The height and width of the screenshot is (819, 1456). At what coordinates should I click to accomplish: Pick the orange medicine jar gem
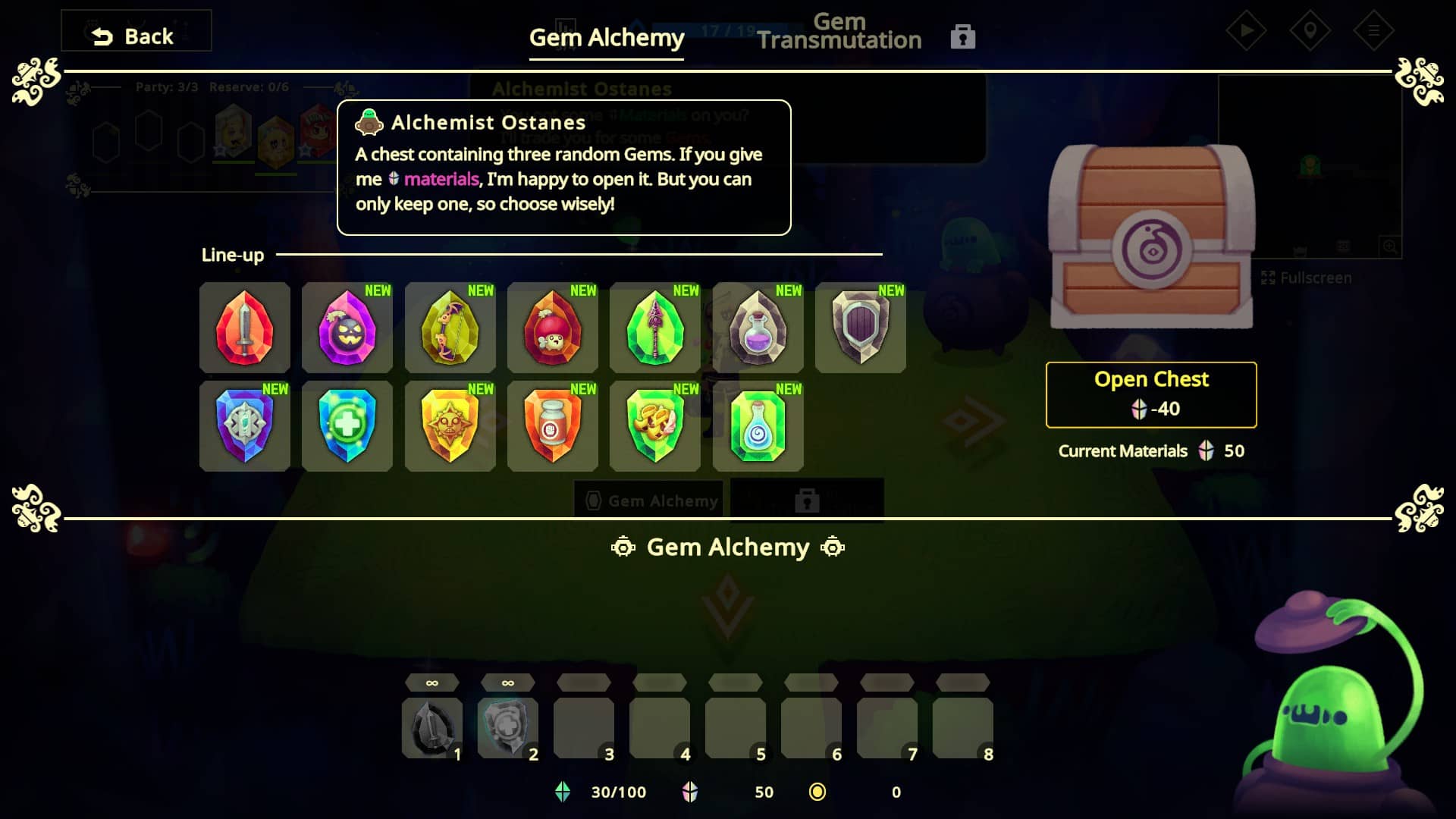tap(552, 426)
